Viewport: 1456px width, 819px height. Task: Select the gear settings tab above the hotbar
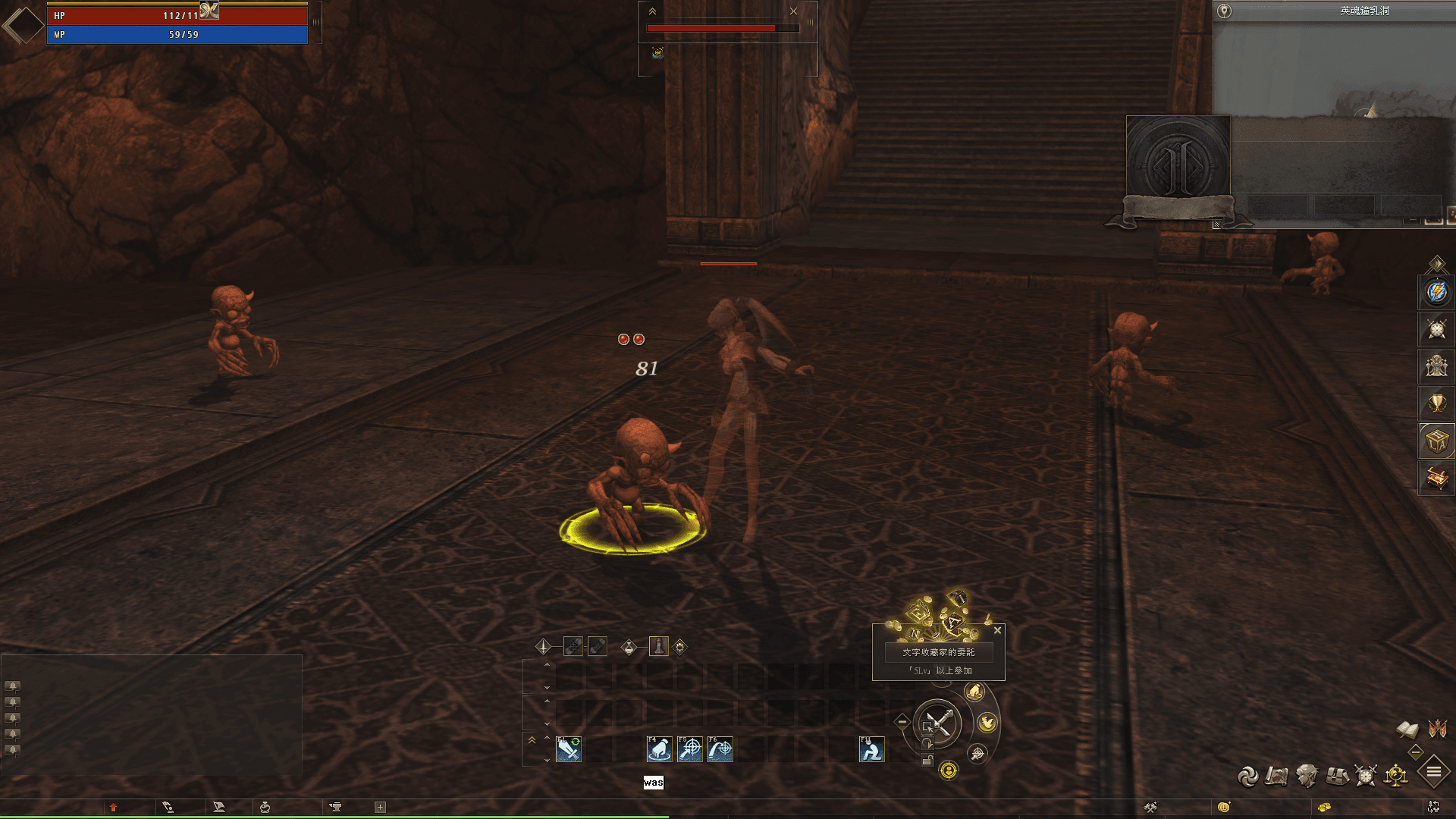tap(679, 648)
